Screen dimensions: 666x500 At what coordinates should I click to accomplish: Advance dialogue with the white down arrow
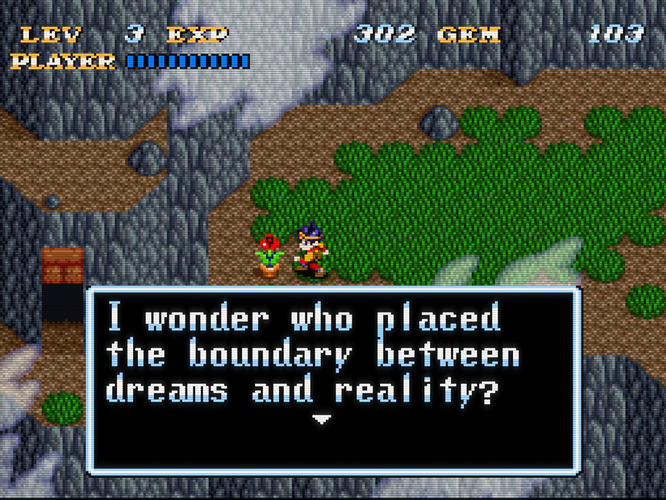point(320,420)
